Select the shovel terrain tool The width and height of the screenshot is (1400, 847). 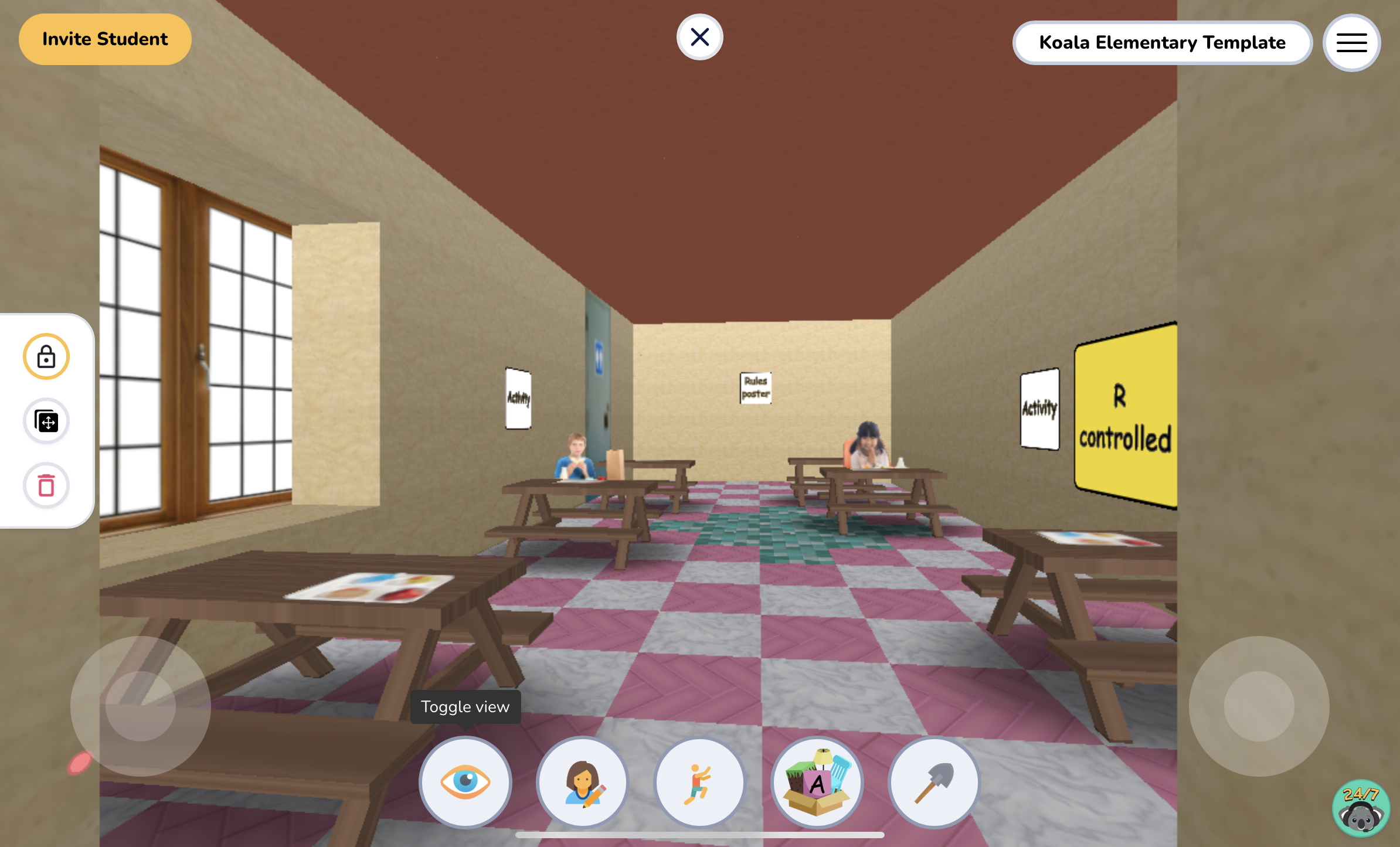tap(933, 782)
